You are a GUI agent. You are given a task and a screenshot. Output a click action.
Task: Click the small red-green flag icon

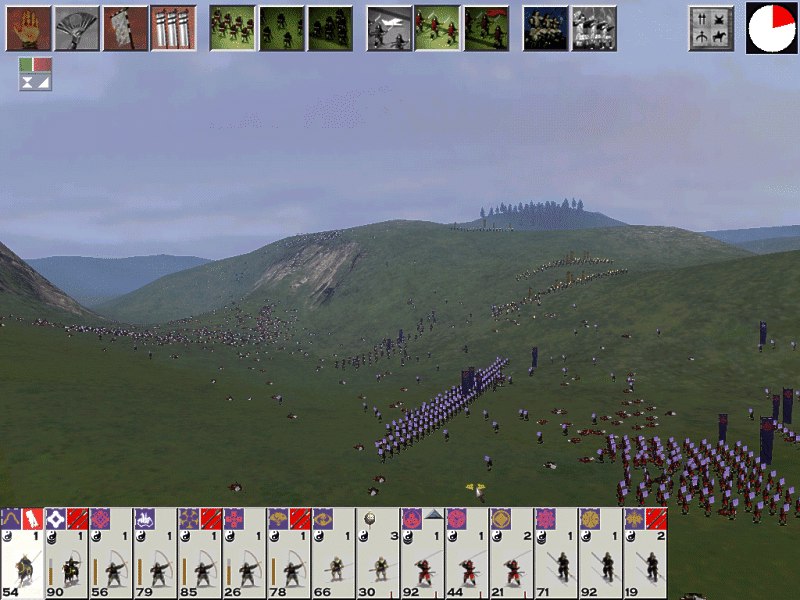tap(35, 65)
